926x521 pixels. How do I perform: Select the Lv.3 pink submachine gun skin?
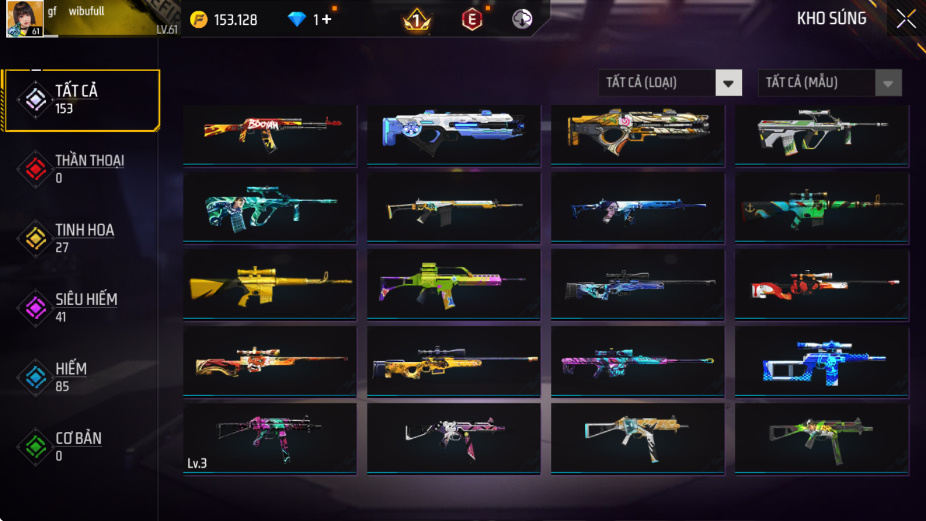click(x=270, y=437)
